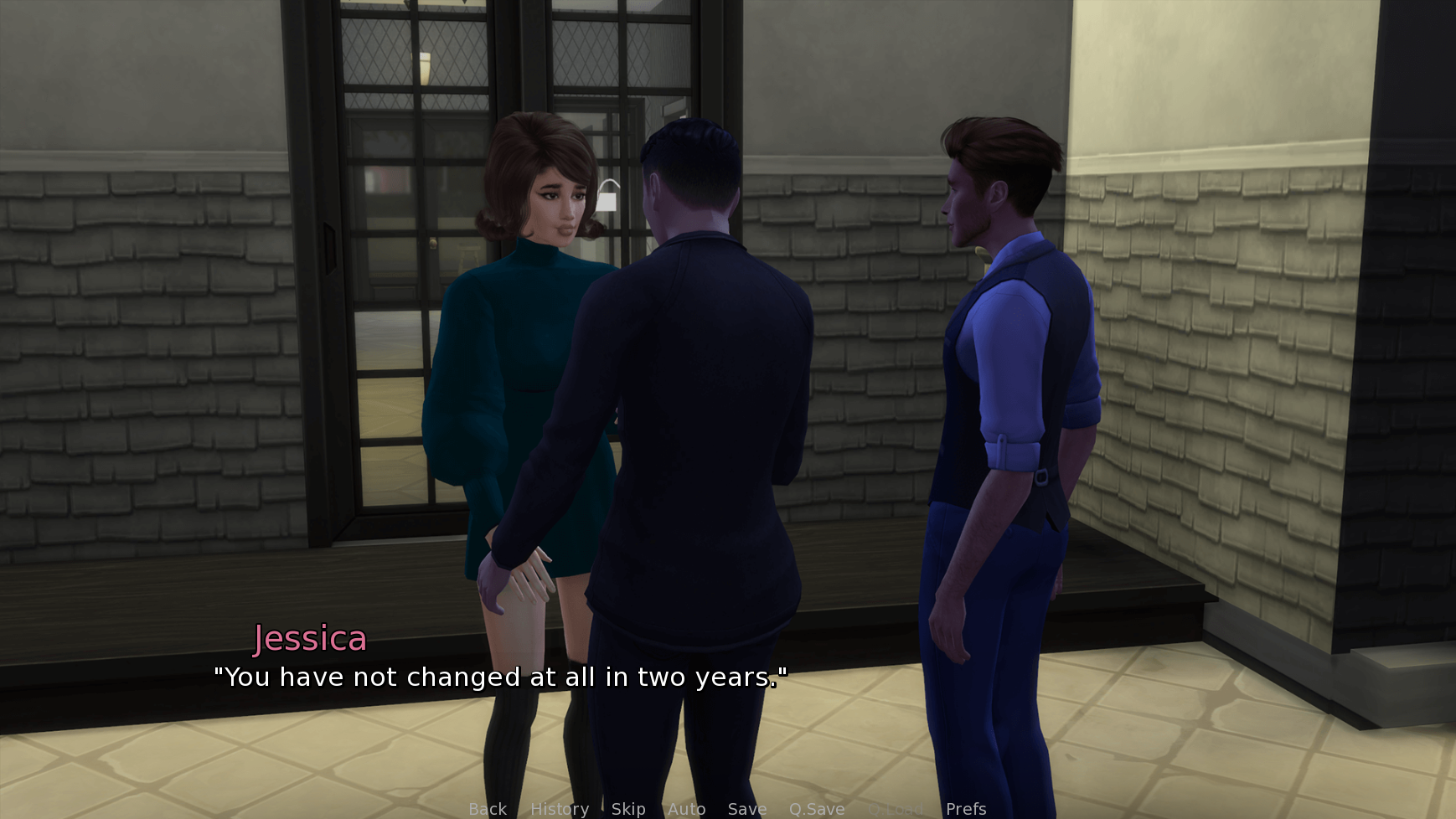
Task: Open the Prefs settings menu
Action: (966, 809)
